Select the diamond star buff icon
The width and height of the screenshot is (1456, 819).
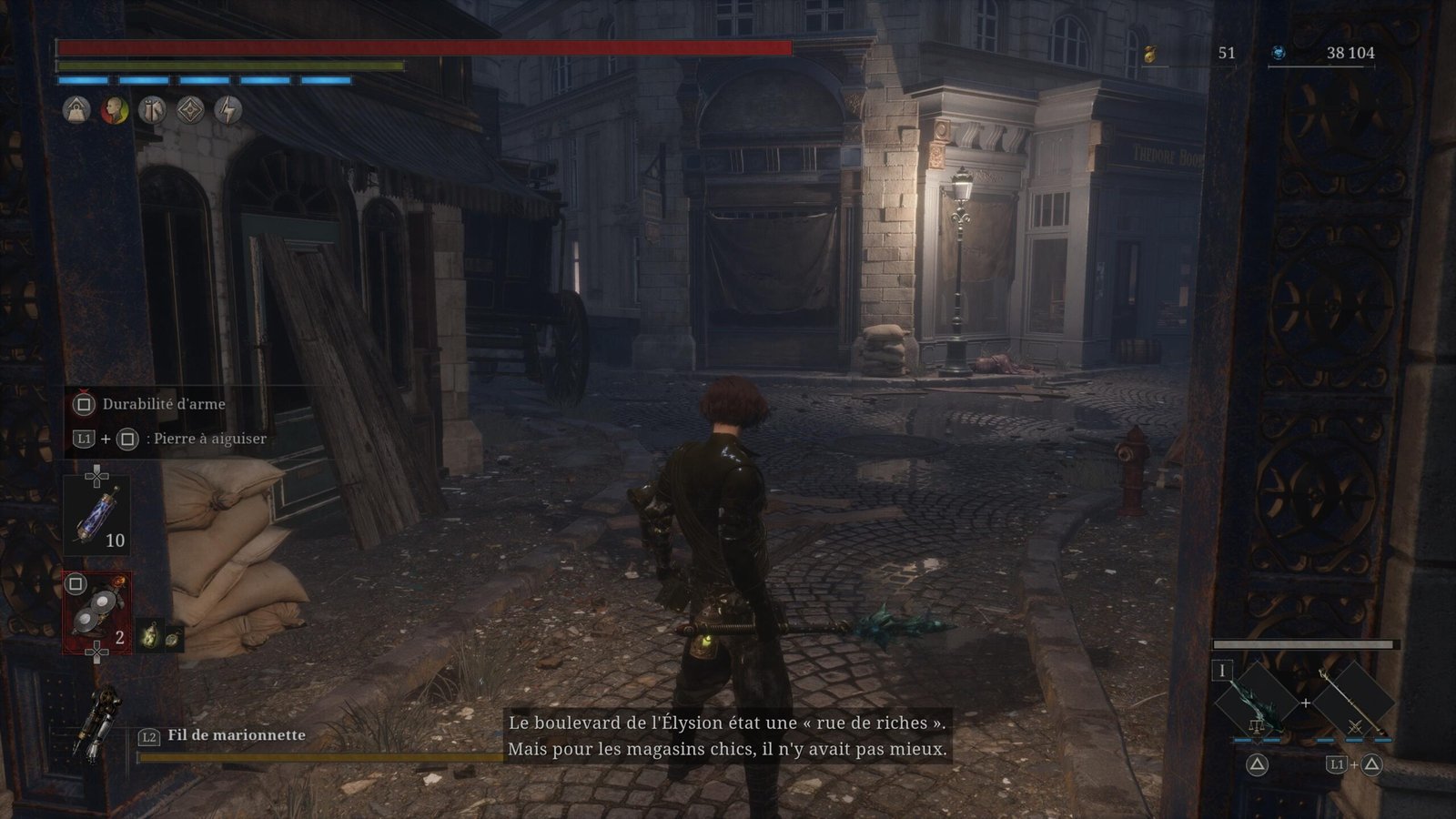190,111
